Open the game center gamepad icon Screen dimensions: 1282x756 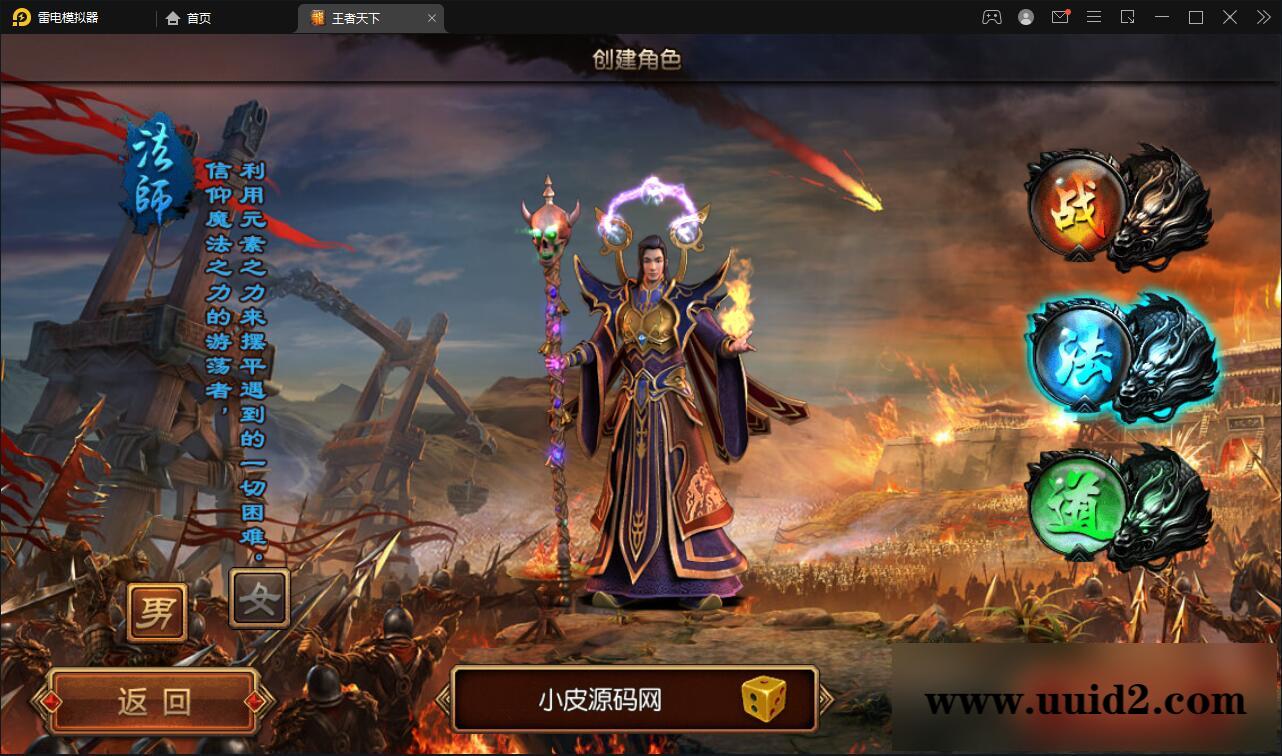click(991, 17)
